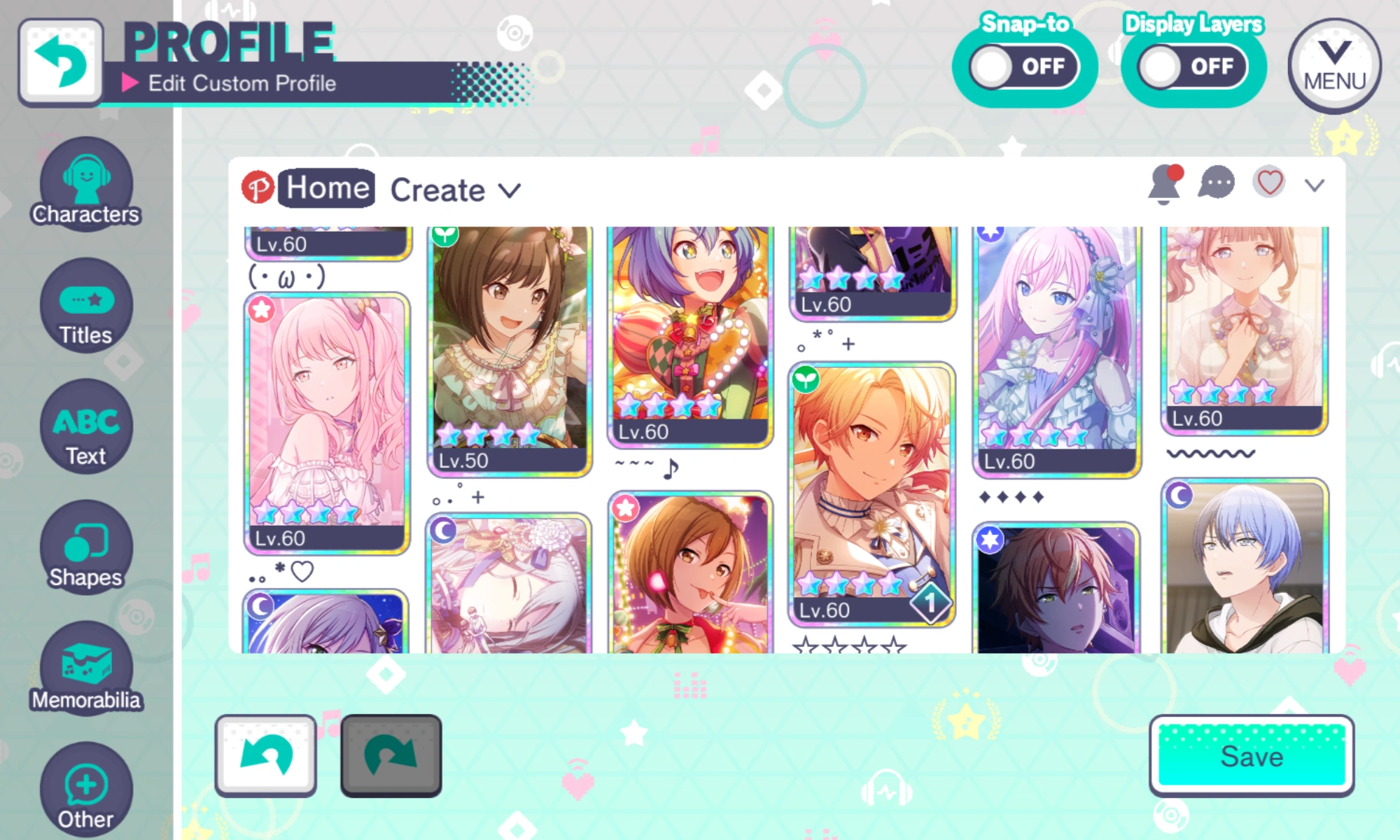1400x840 pixels.
Task: Click the heart like toggle on the canvas
Action: click(x=1268, y=183)
